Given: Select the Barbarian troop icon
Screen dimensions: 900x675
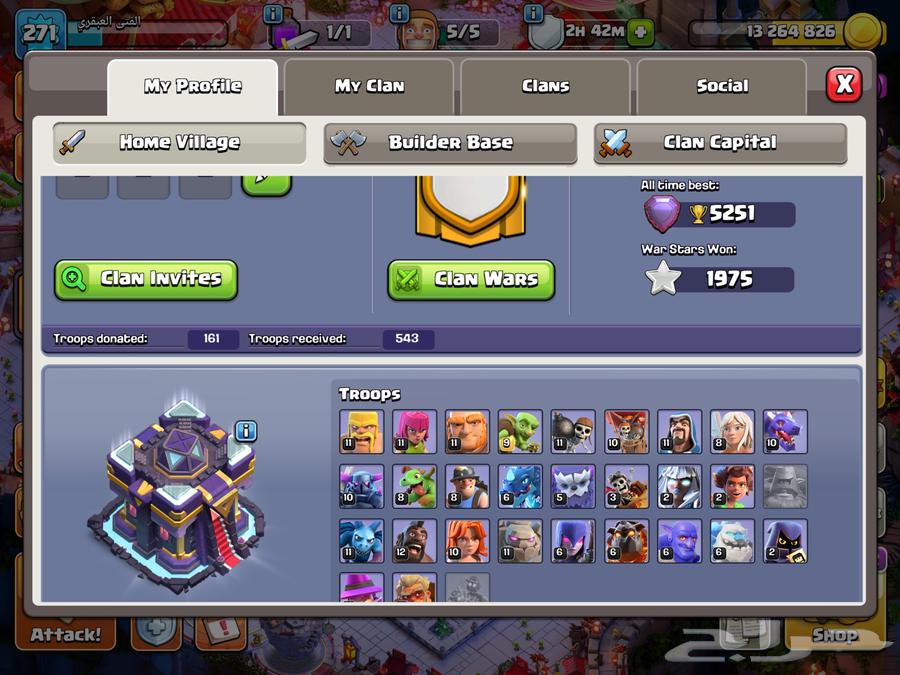Looking at the screenshot, I should pyautogui.click(x=361, y=431).
